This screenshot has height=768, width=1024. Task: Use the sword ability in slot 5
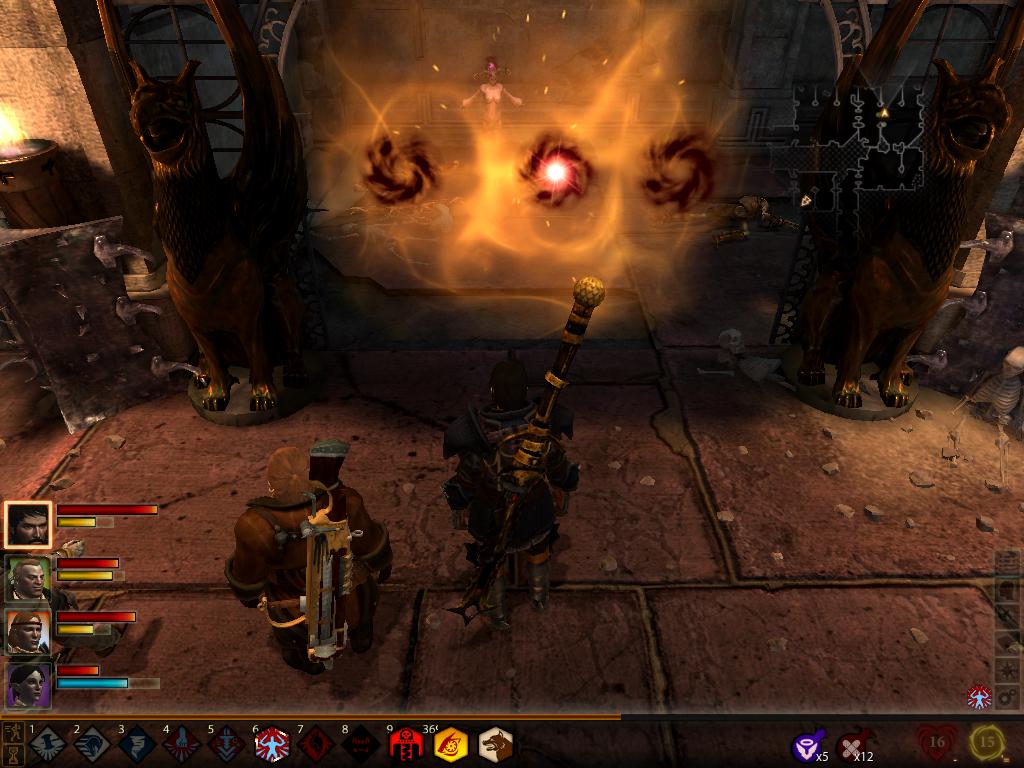[226, 744]
